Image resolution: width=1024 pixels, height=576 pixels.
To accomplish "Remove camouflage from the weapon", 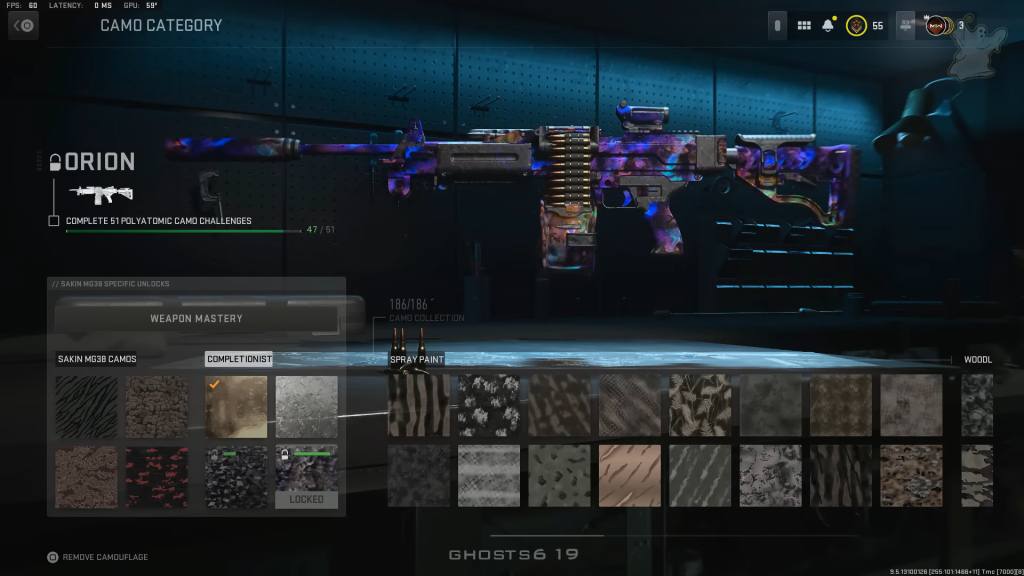I will tap(53, 557).
